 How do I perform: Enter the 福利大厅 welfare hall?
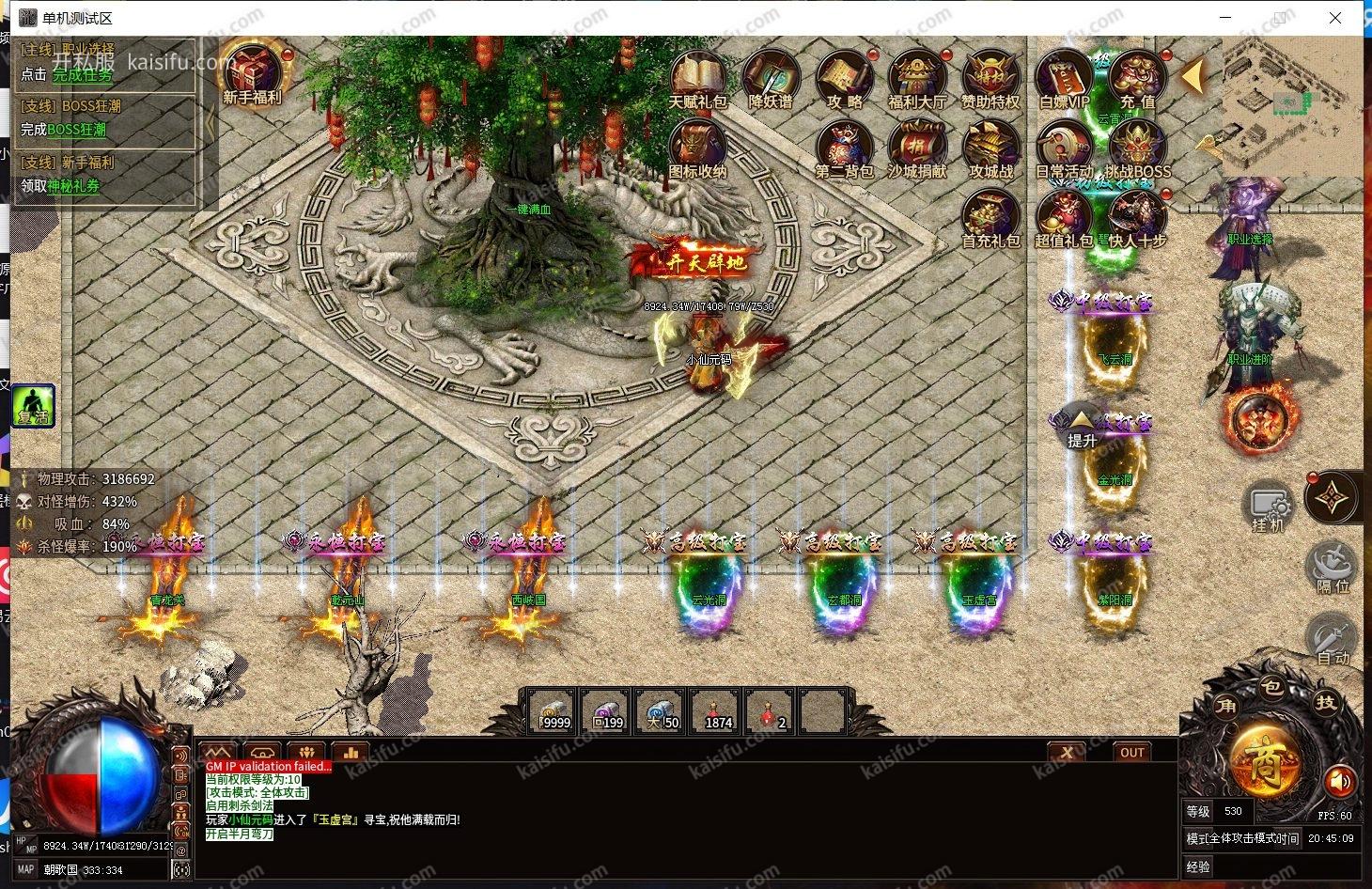coord(917,78)
